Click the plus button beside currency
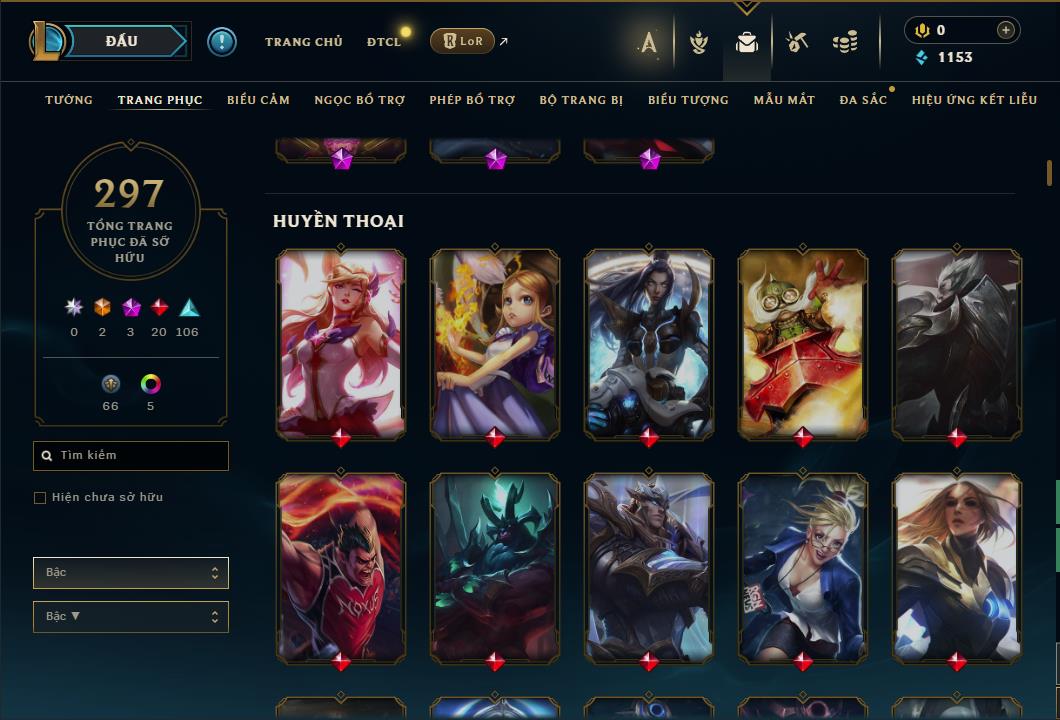This screenshot has height=720, width=1060. pos(1005,30)
